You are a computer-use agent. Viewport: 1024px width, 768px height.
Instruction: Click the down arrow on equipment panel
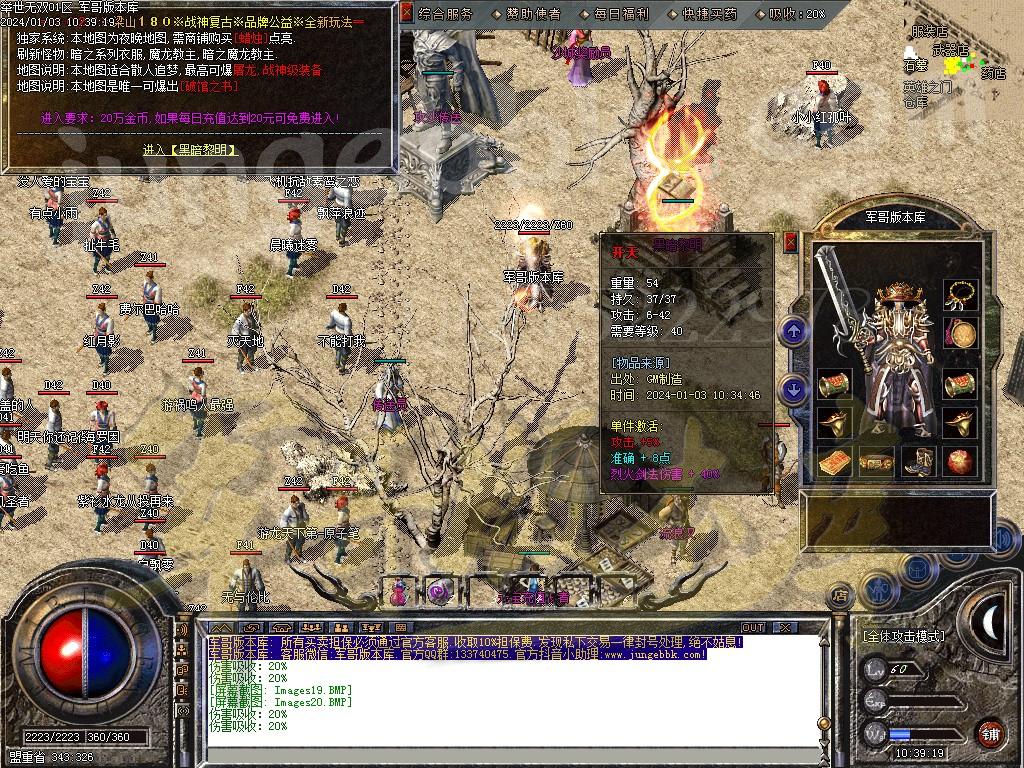point(794,389)
